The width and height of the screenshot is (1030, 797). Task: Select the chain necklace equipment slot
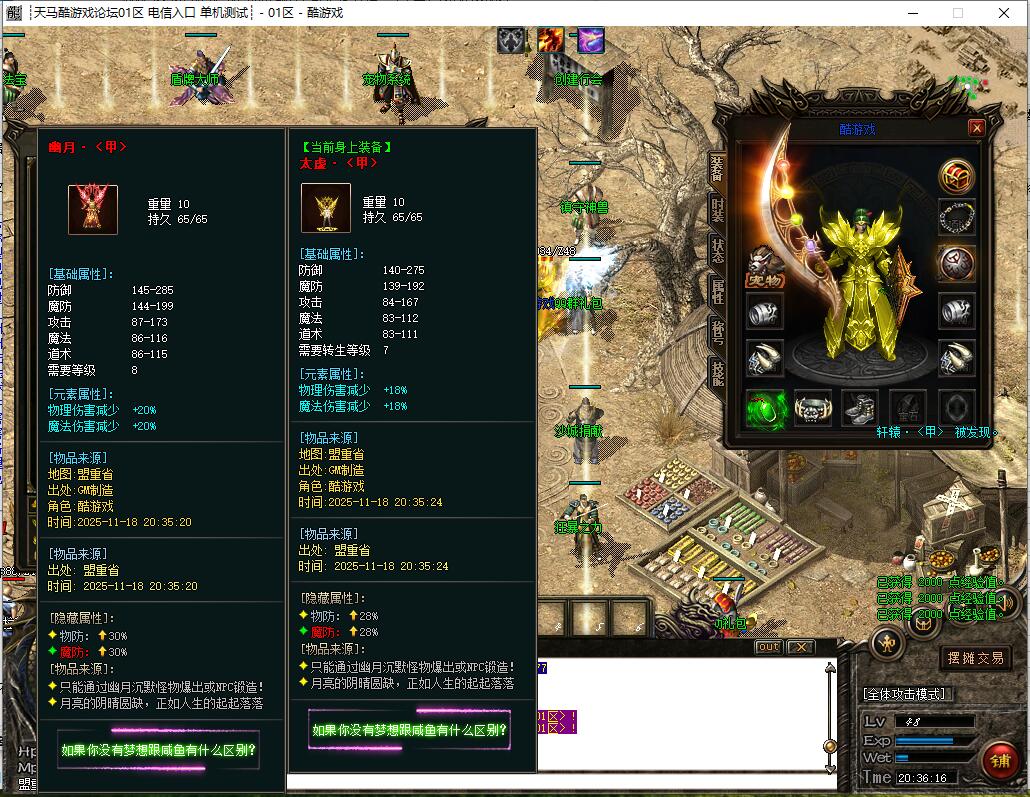tap(956, 218)
